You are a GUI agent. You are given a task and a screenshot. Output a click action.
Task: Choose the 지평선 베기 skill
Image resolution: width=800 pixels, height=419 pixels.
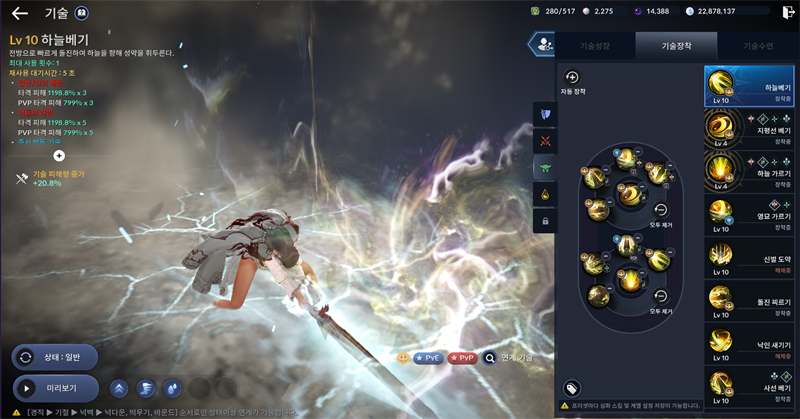(750, 128)
